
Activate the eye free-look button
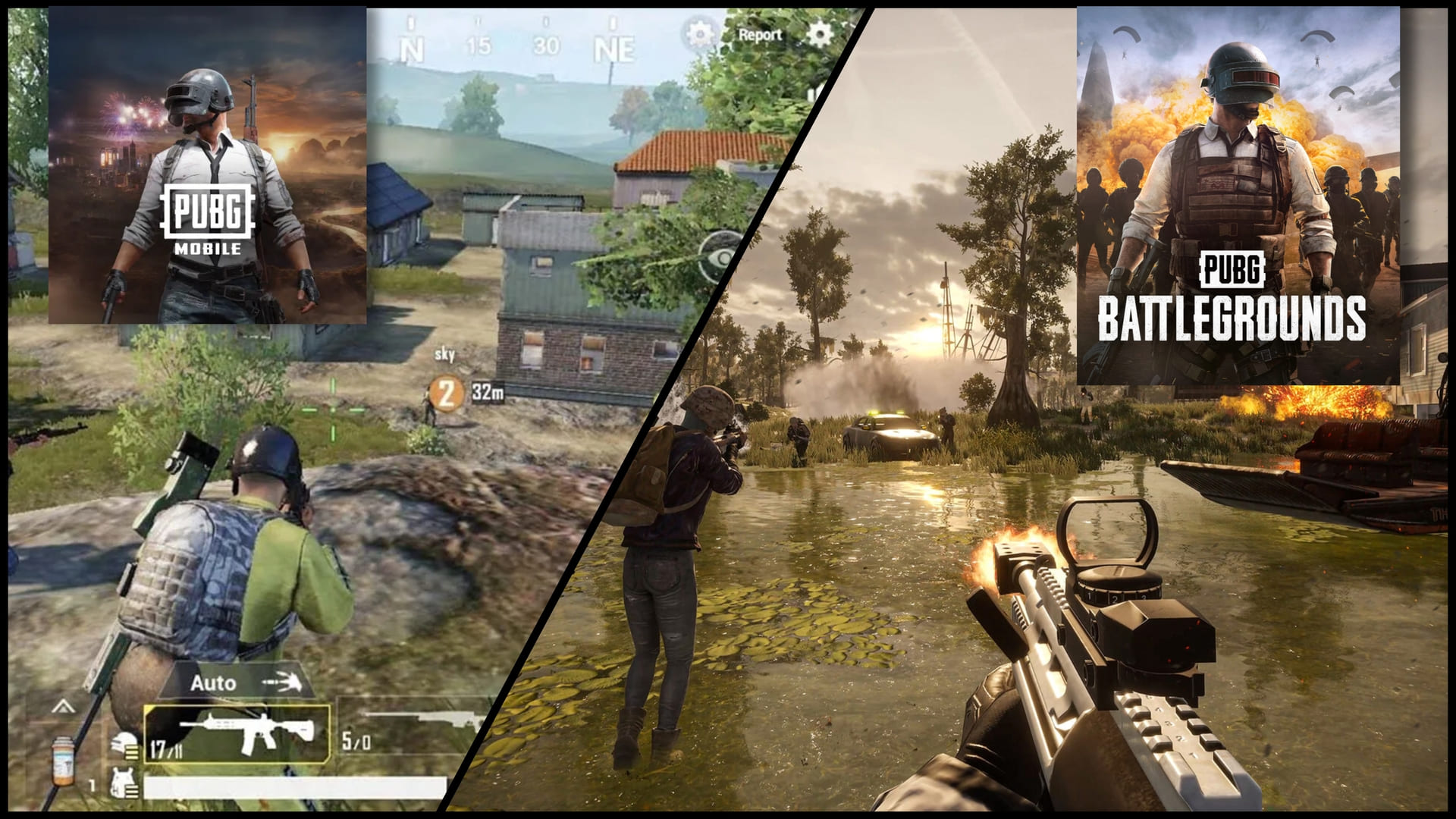coord(720,258)
